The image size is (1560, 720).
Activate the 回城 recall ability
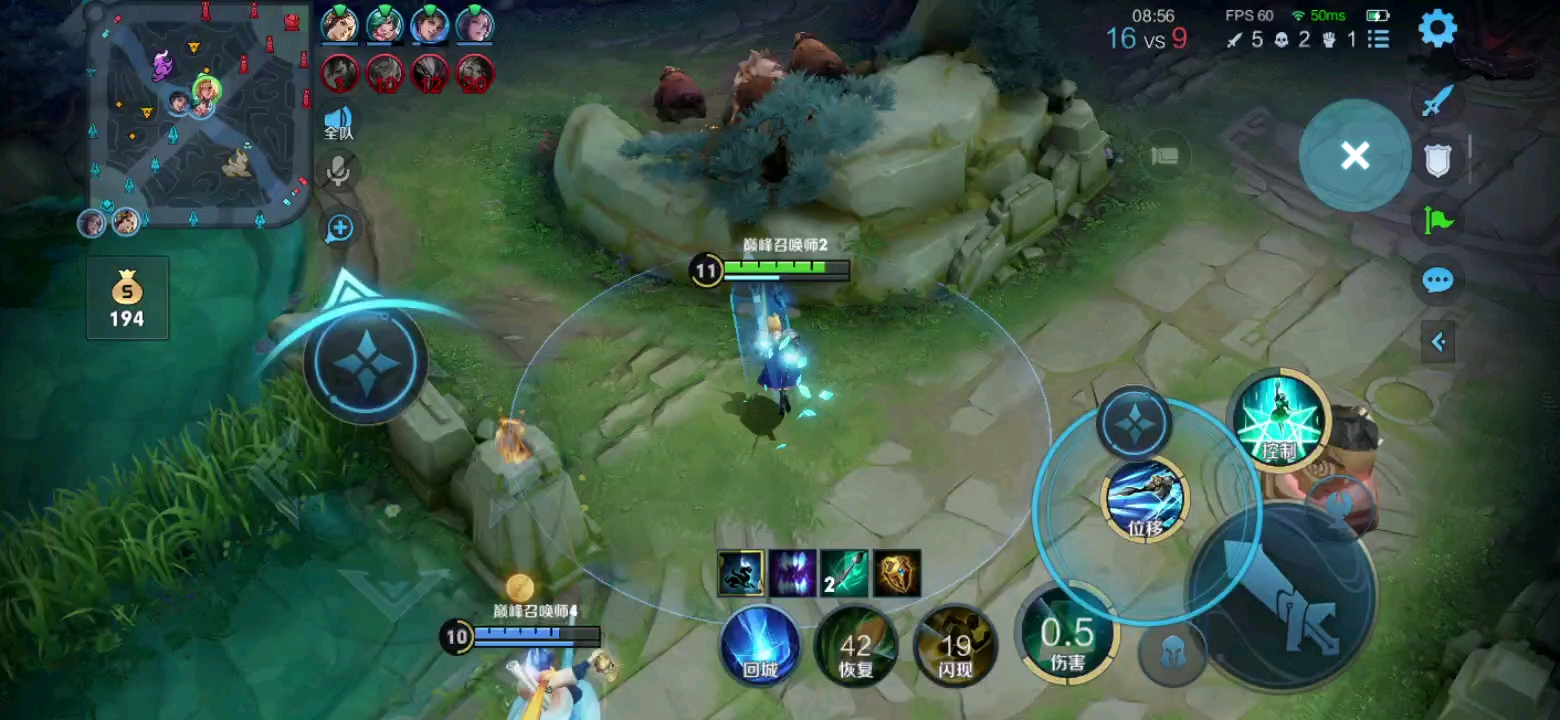[x=760, y=644]
